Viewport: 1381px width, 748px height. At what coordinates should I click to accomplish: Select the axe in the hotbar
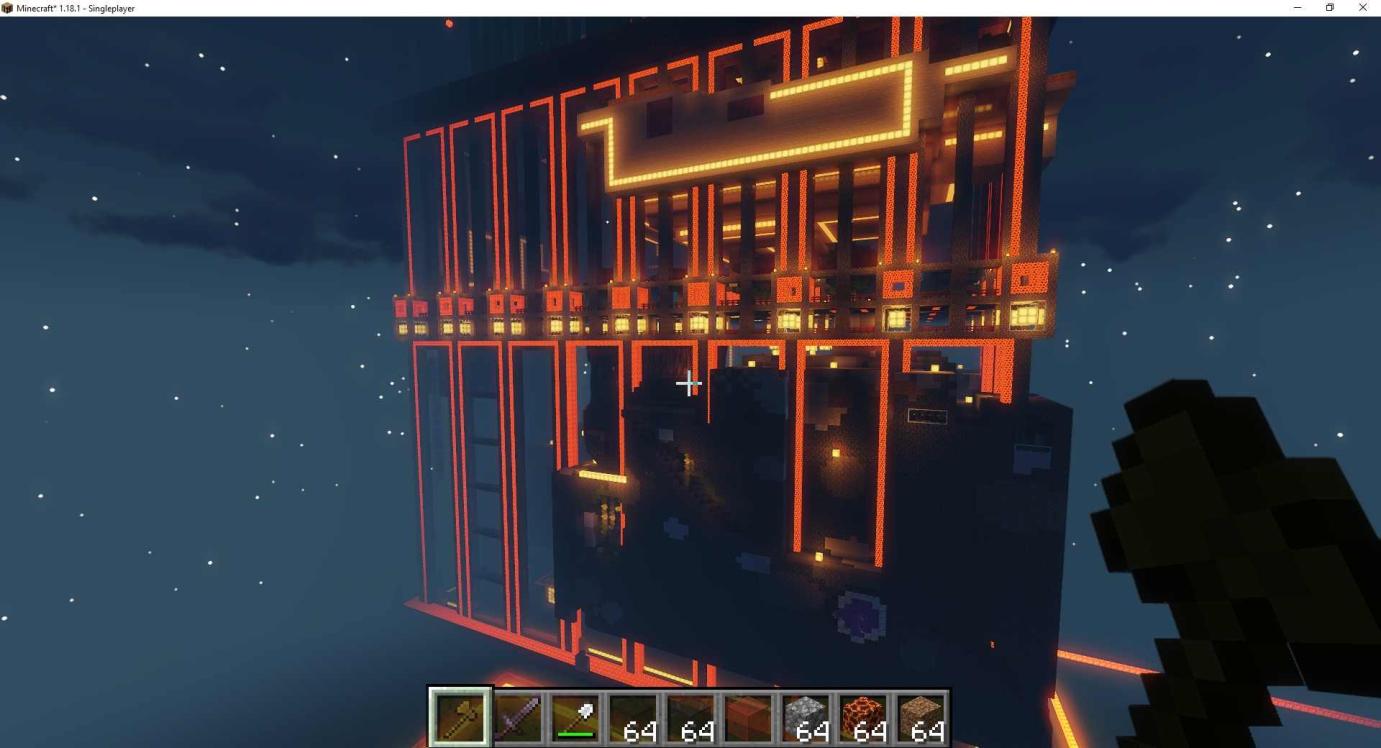coord(460,717)
